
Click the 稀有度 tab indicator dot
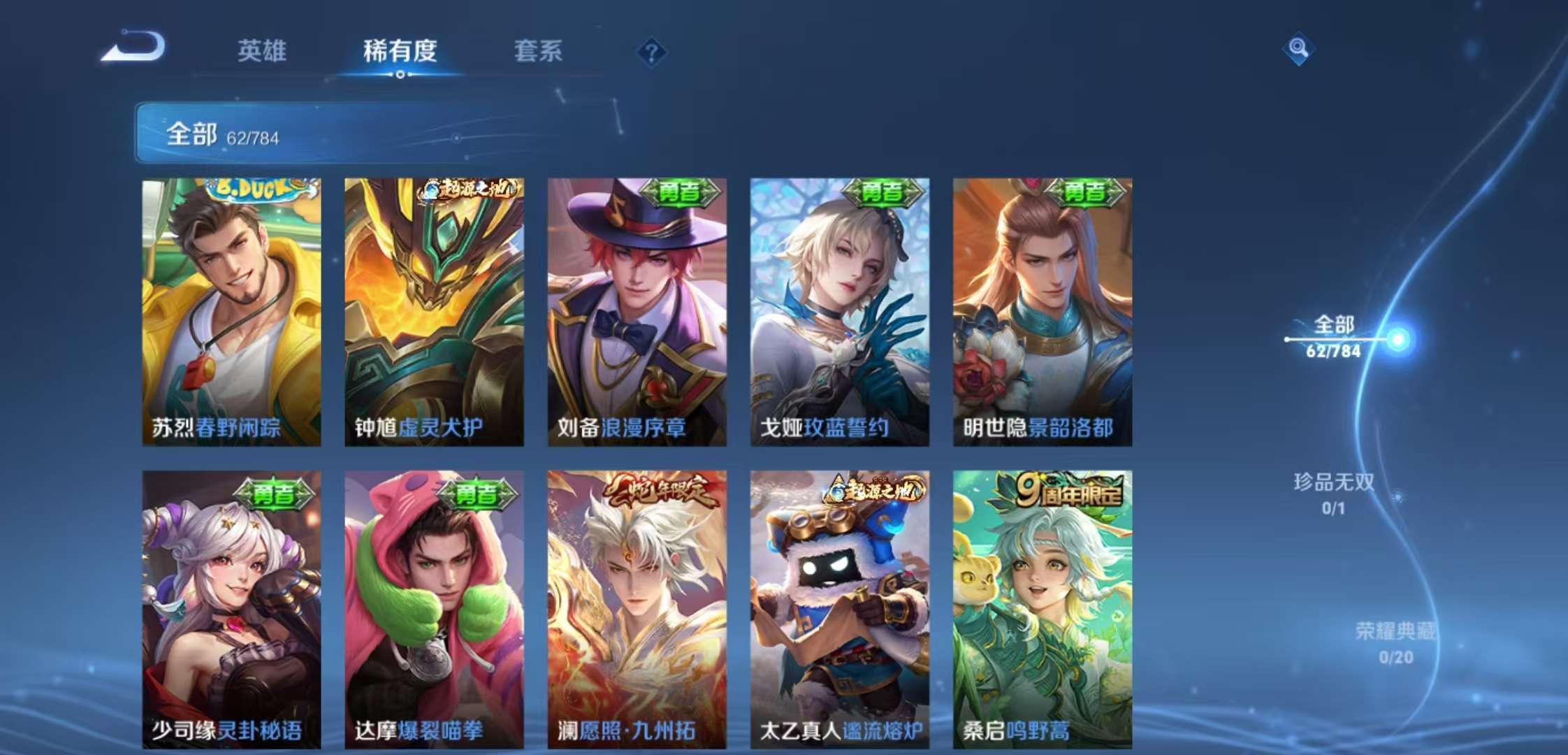click(400, 73)
